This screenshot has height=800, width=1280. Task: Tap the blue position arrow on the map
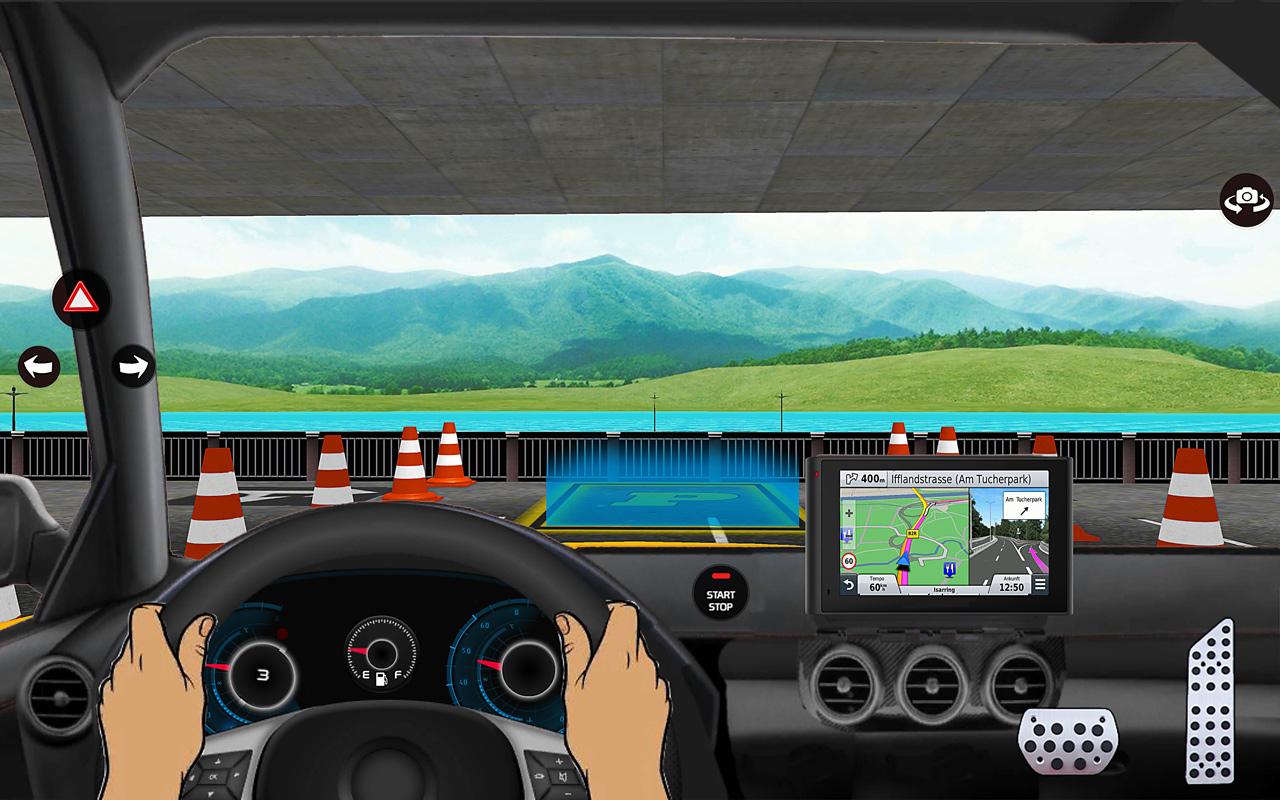coord(905,561)
